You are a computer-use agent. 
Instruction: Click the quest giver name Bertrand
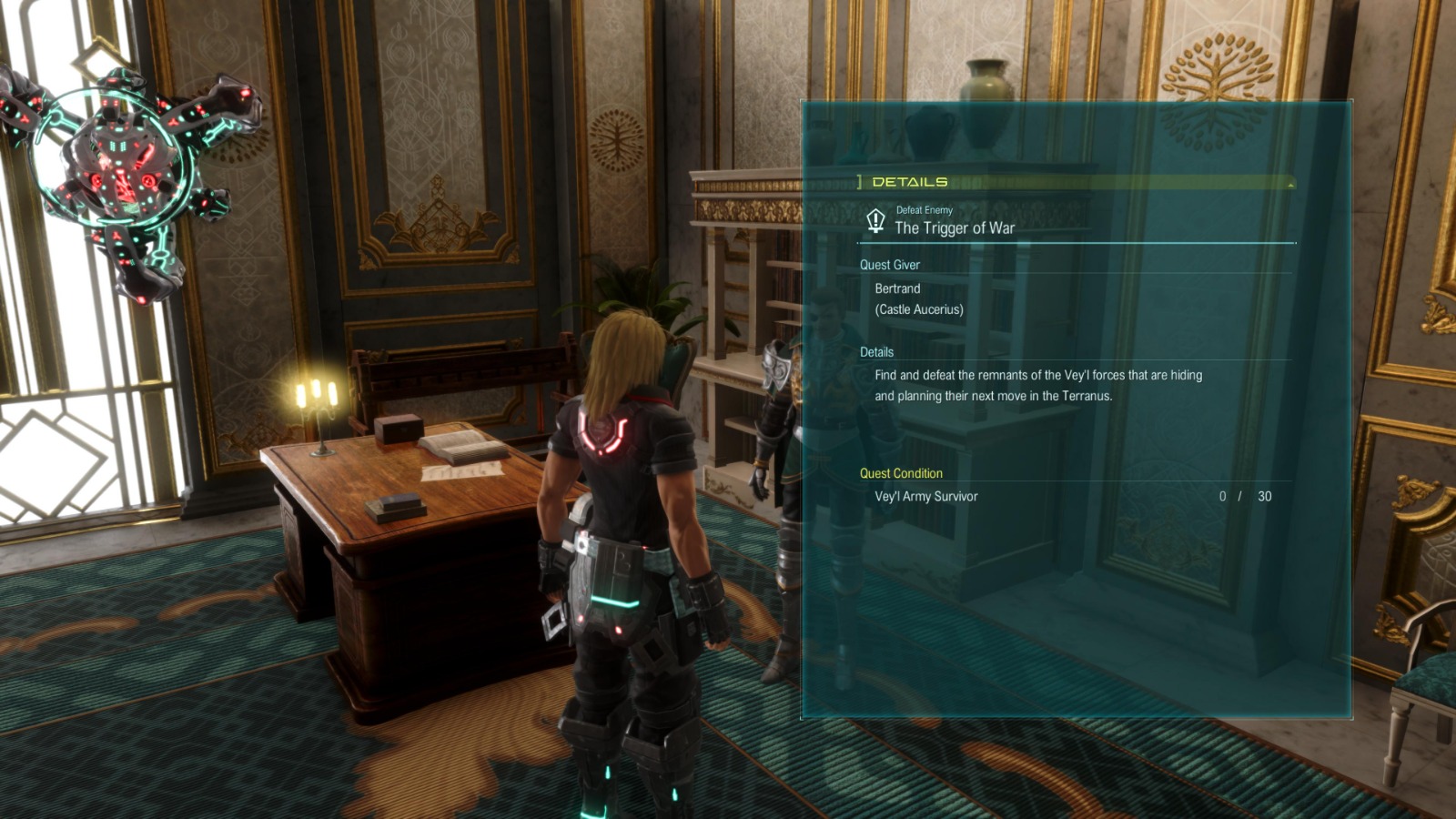[898, 288]
